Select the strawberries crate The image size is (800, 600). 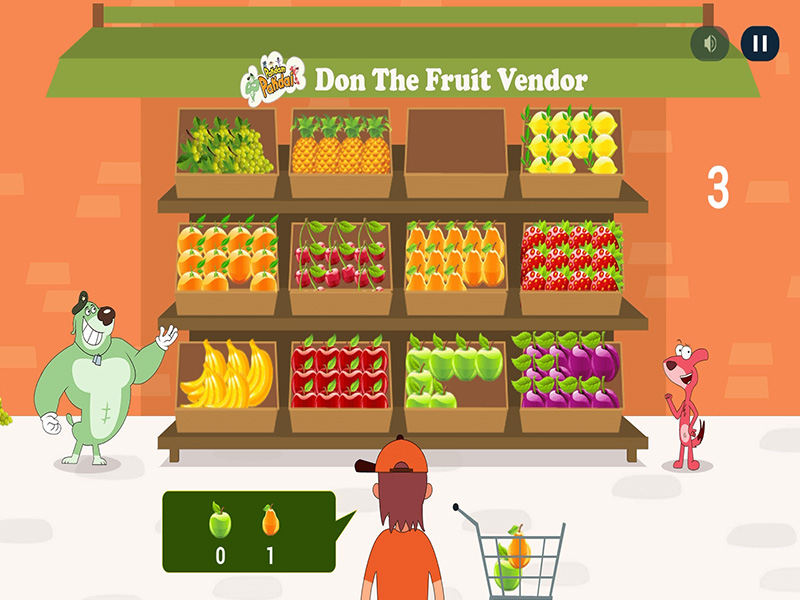click(x=571, y=265)
